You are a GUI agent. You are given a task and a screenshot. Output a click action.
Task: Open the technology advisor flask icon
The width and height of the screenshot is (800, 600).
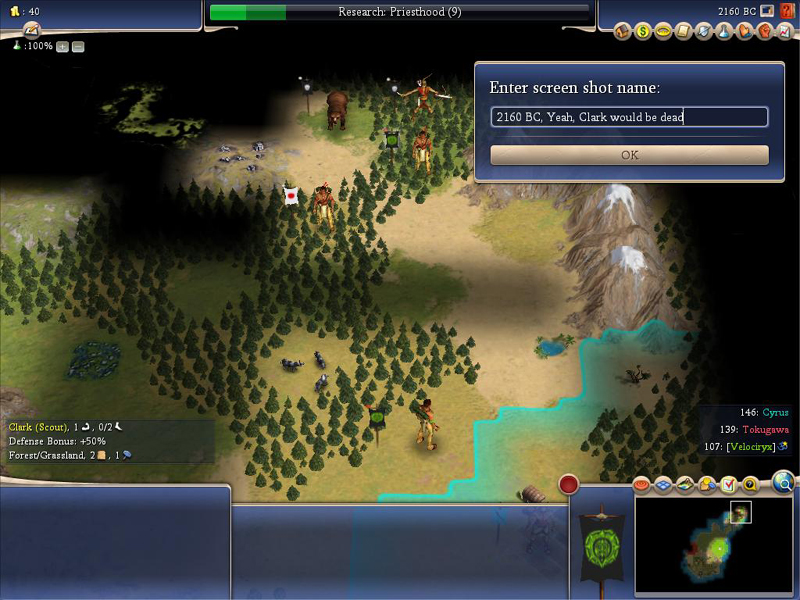(724, 32)
